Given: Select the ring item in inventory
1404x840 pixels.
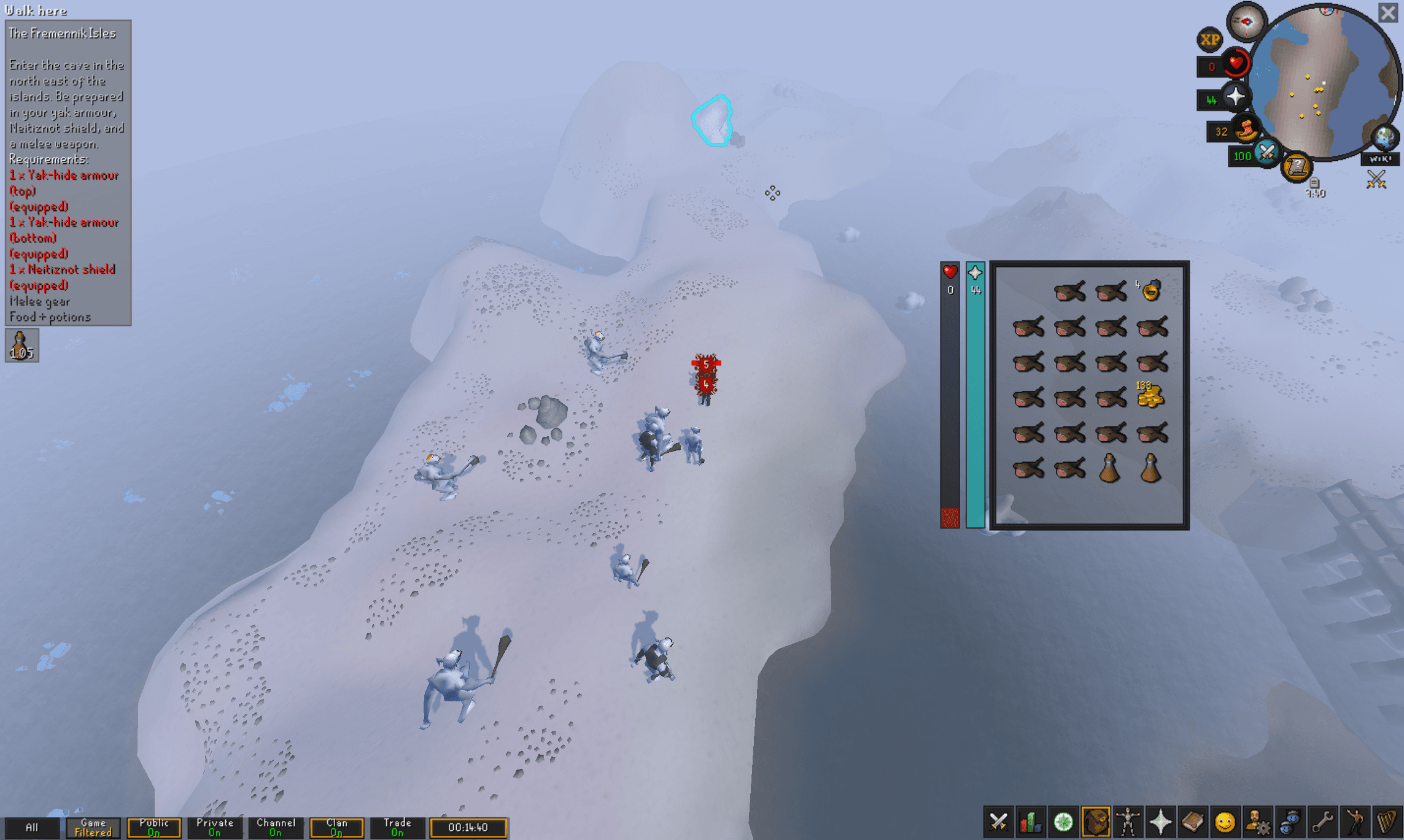Looking at the screenshot, I should [x=1151, y=290].
